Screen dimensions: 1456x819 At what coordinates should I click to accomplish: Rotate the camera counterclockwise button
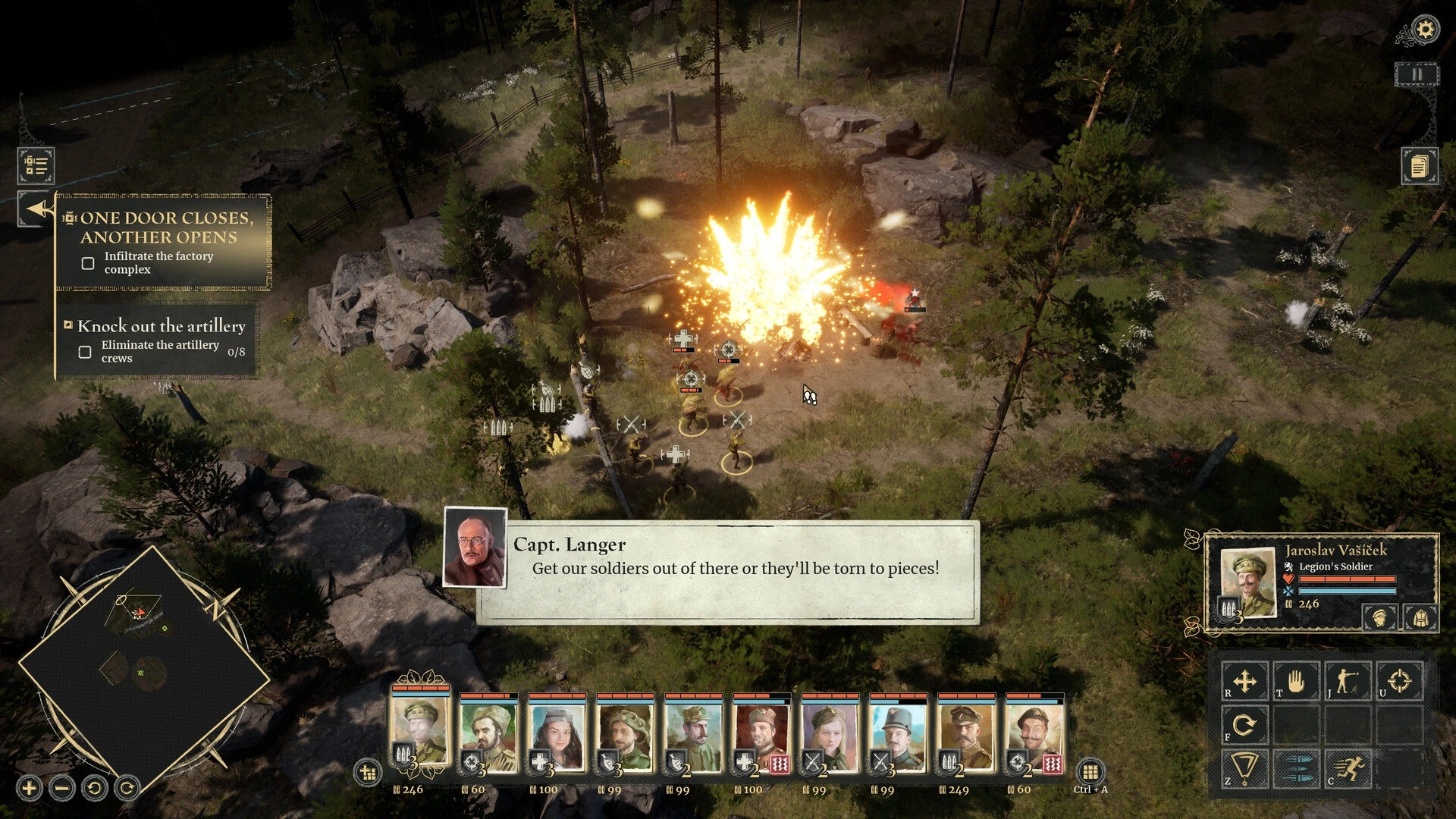coord(95,789)
